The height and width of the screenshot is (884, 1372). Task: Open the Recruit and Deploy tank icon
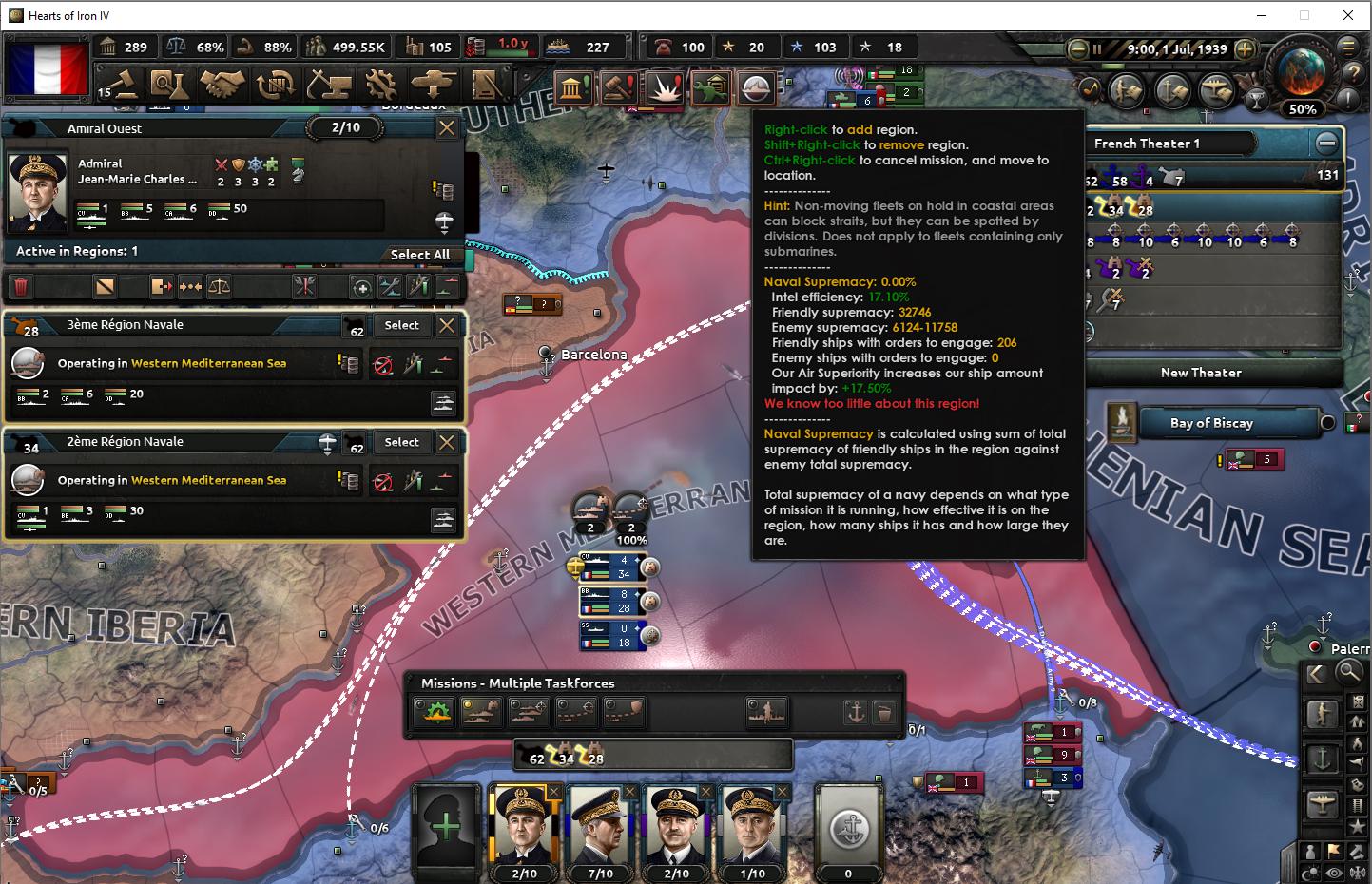click(x=434, y=84)
